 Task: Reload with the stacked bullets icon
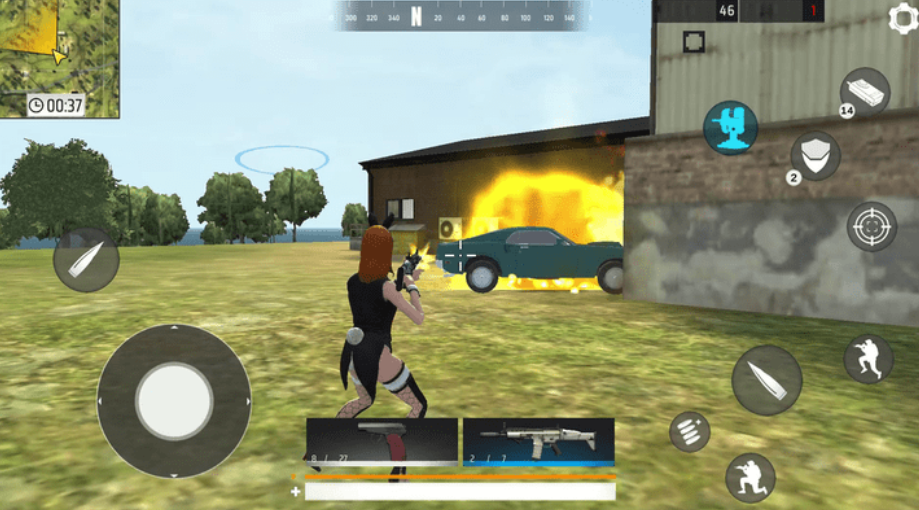click(690, 431)
